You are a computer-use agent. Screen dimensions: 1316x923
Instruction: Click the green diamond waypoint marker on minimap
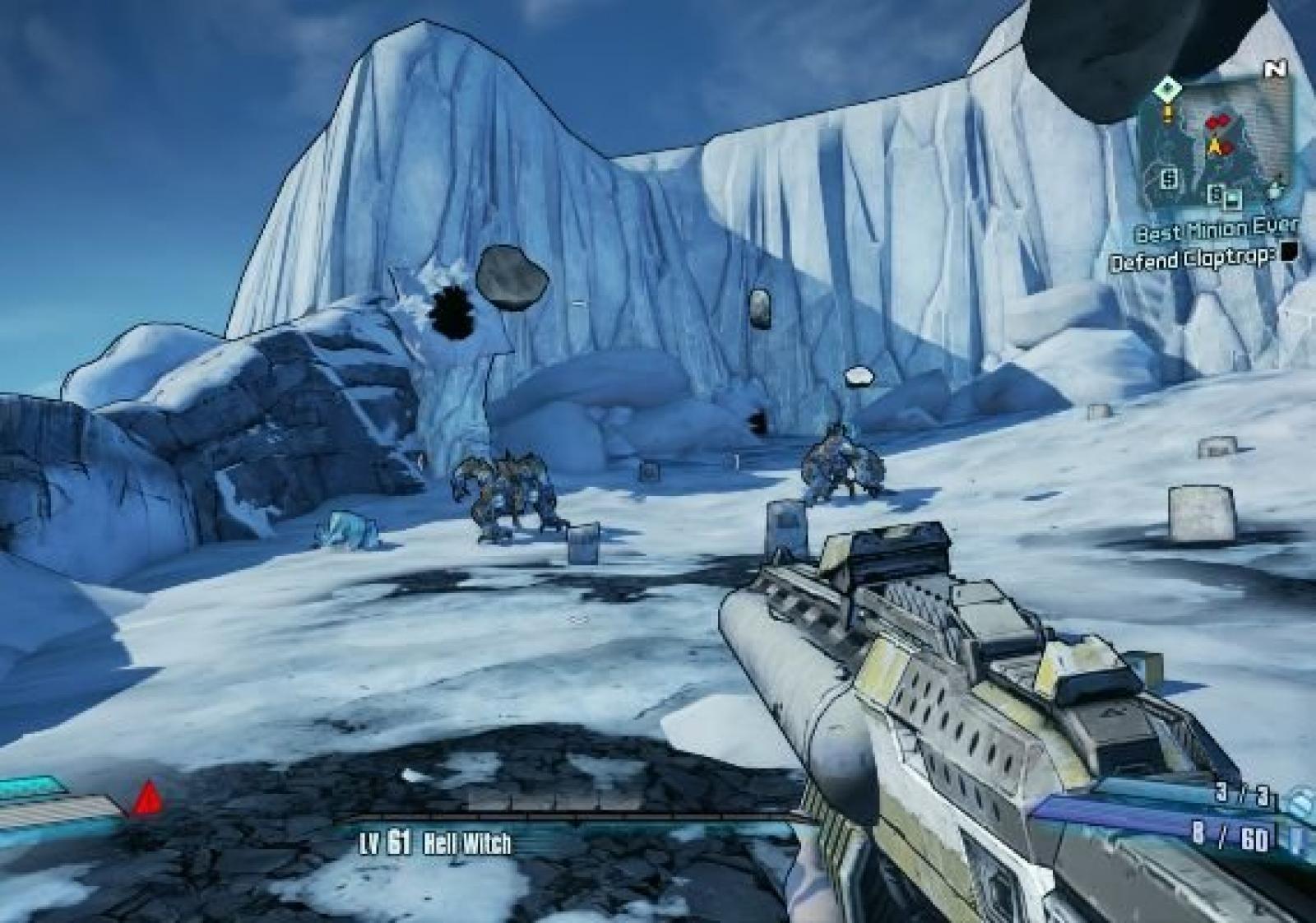tap(1167, 87)
